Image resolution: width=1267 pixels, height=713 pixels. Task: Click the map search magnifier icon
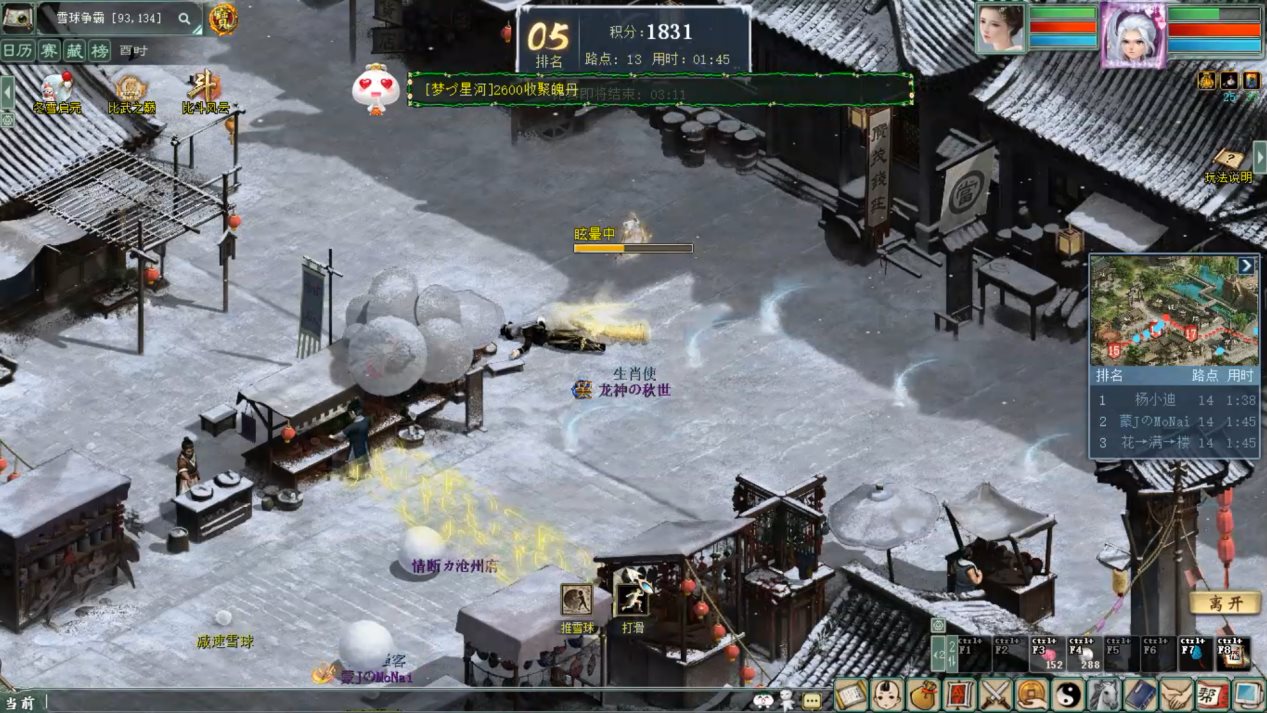click(x=184, y=18)
